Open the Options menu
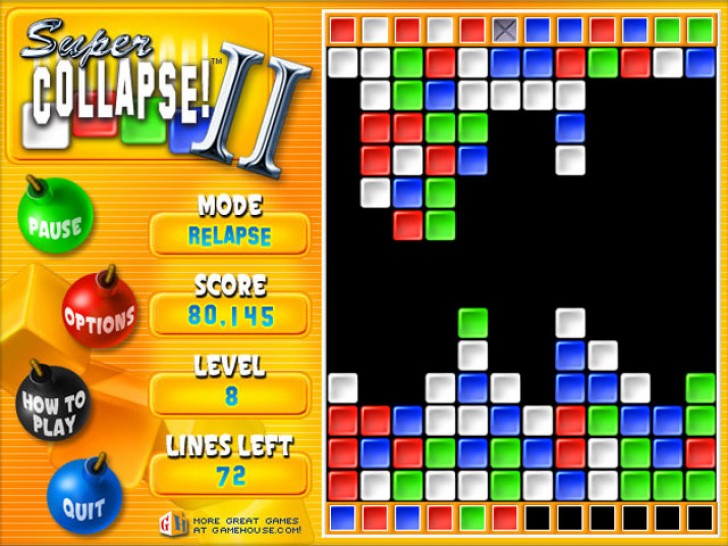 coord(99,318)
